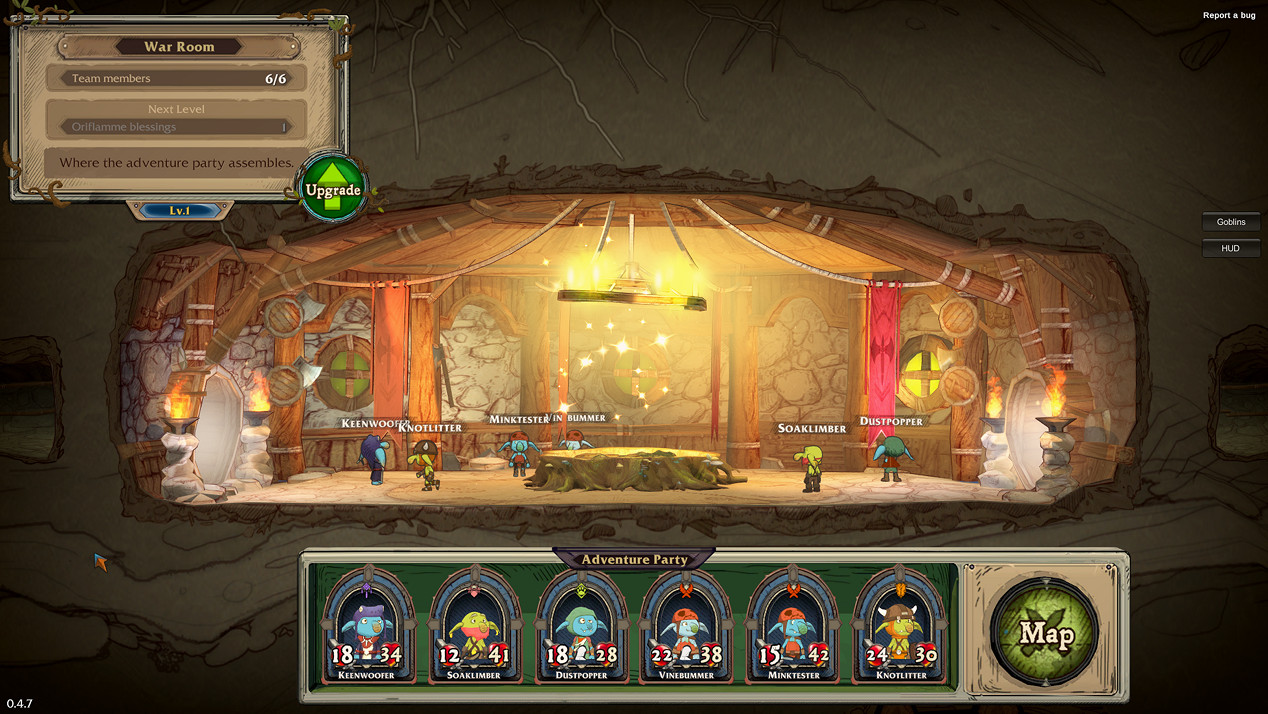This screenshot has height=714, width=1268.
Task: Upgrade the War Room
Action: pyautogui.click(x=333, y=188)
